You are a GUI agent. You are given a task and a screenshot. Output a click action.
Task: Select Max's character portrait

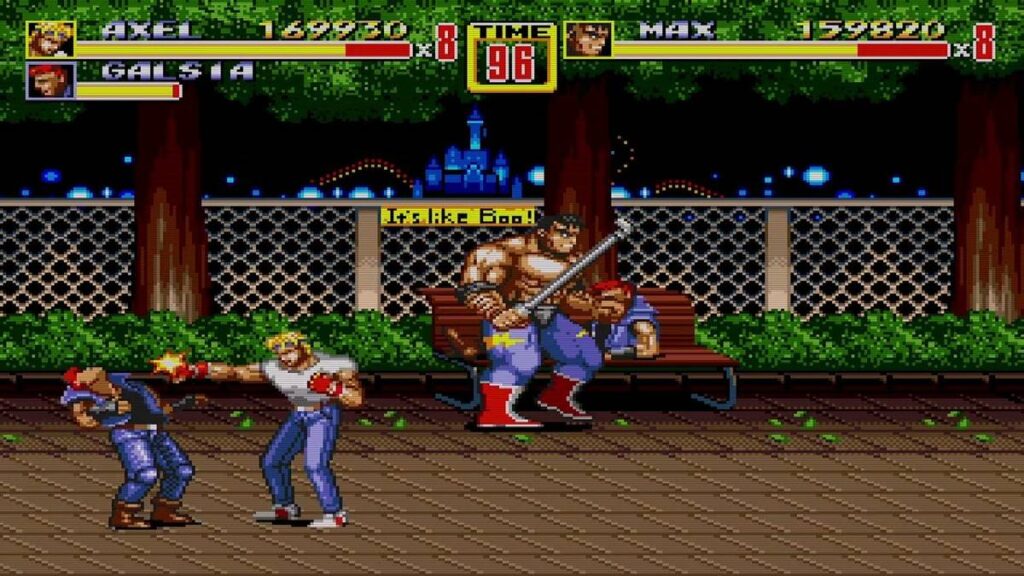pos(588,40)
